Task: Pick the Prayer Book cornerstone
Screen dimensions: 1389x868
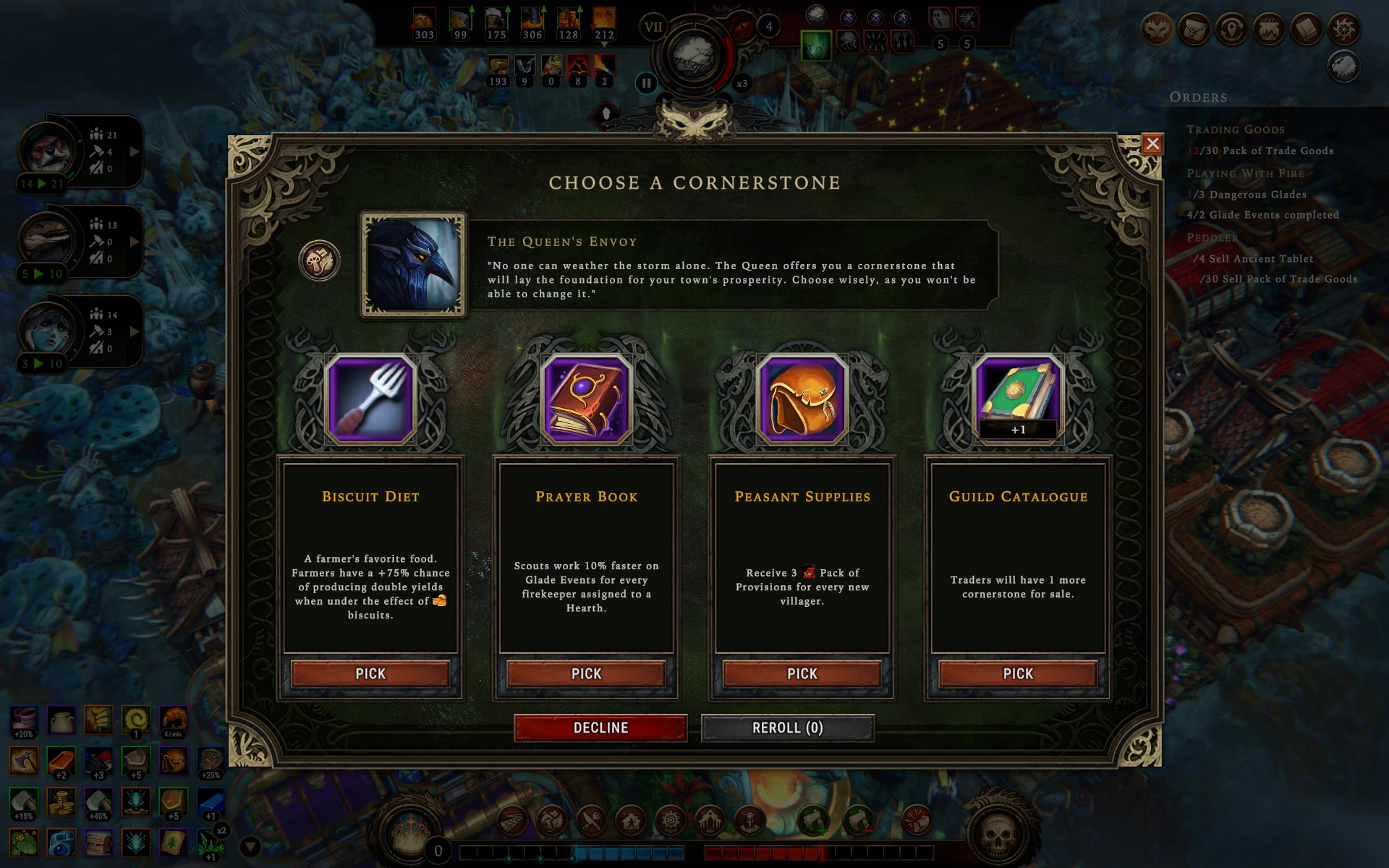Action: (586, 673)
